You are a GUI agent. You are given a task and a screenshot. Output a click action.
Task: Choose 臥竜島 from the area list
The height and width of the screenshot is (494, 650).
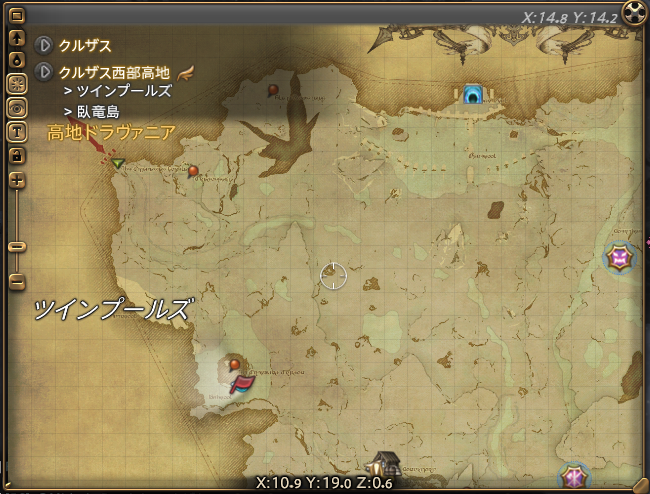point(97,111)
